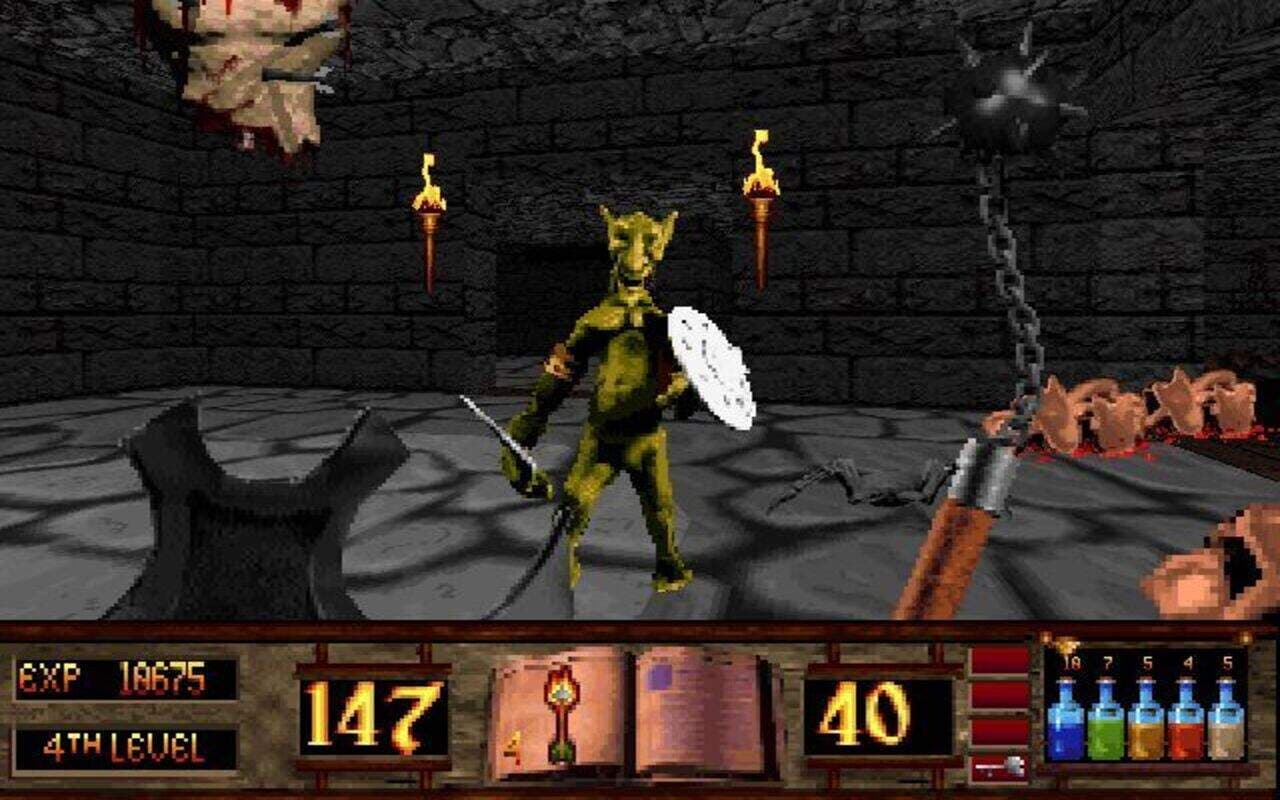Attack the green goblin enemy
1280x800 pixels.
tap(625, 380)
